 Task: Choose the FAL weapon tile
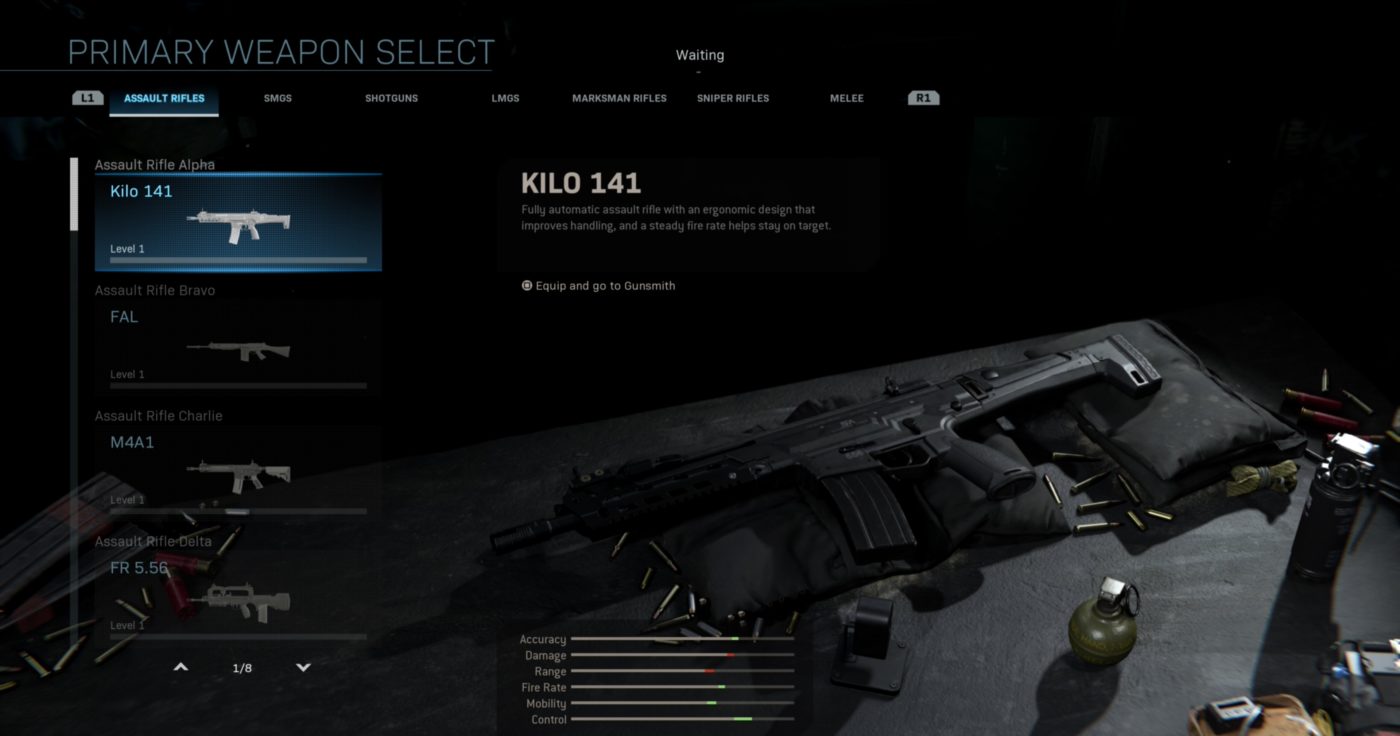click(238, 347)
